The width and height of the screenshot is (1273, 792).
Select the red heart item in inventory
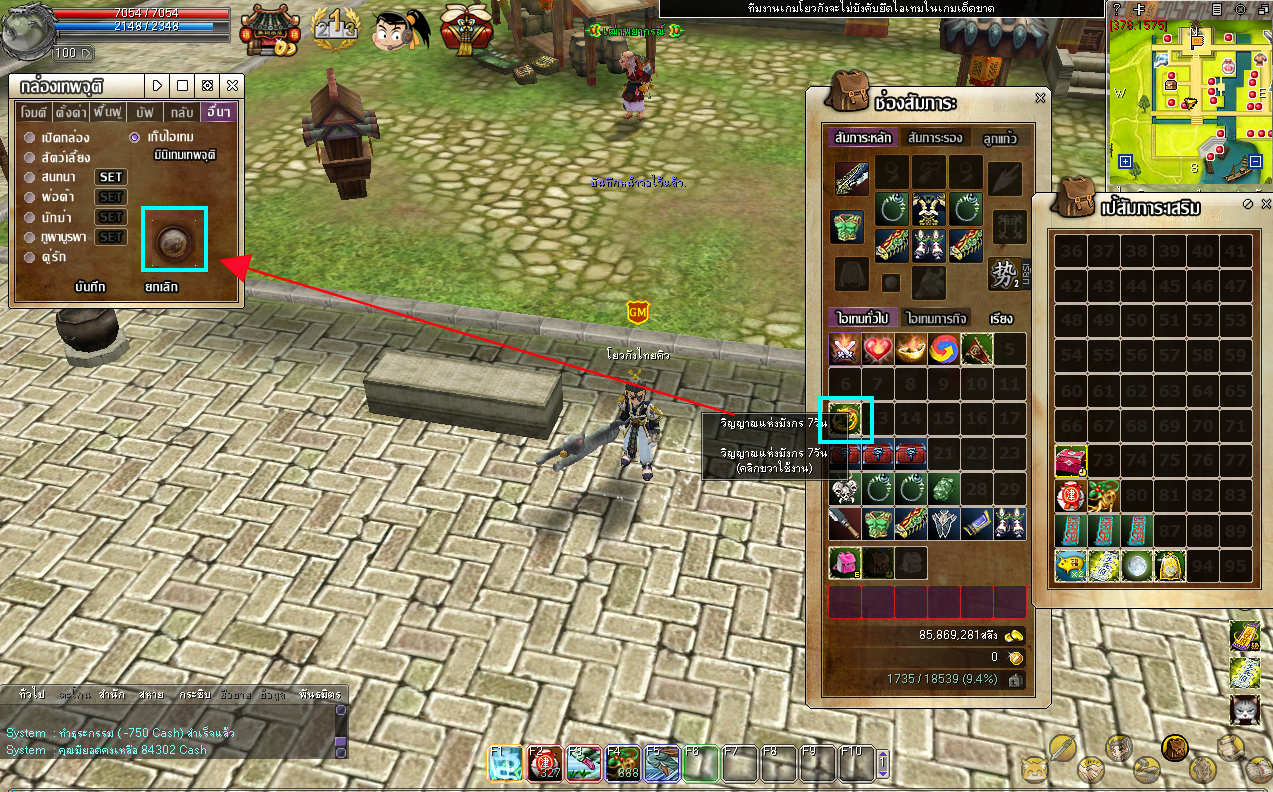click(x=878, y=349)
